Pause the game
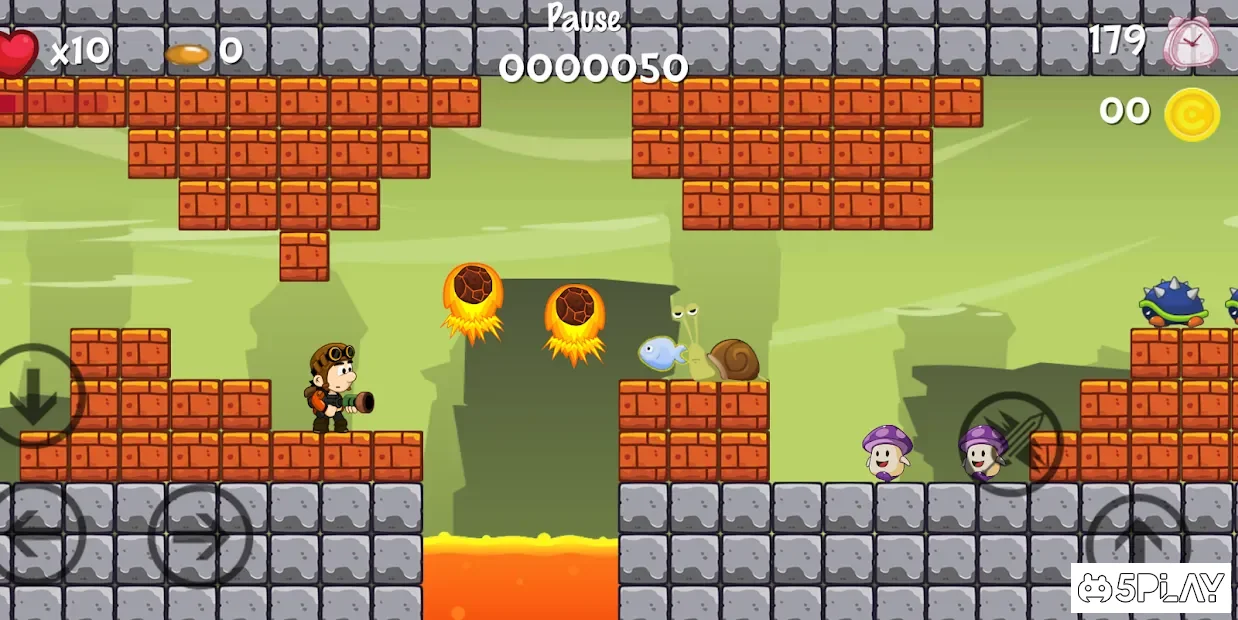Image resolution: width=1238 pixels, height=620 pixels. click(583, 18)
